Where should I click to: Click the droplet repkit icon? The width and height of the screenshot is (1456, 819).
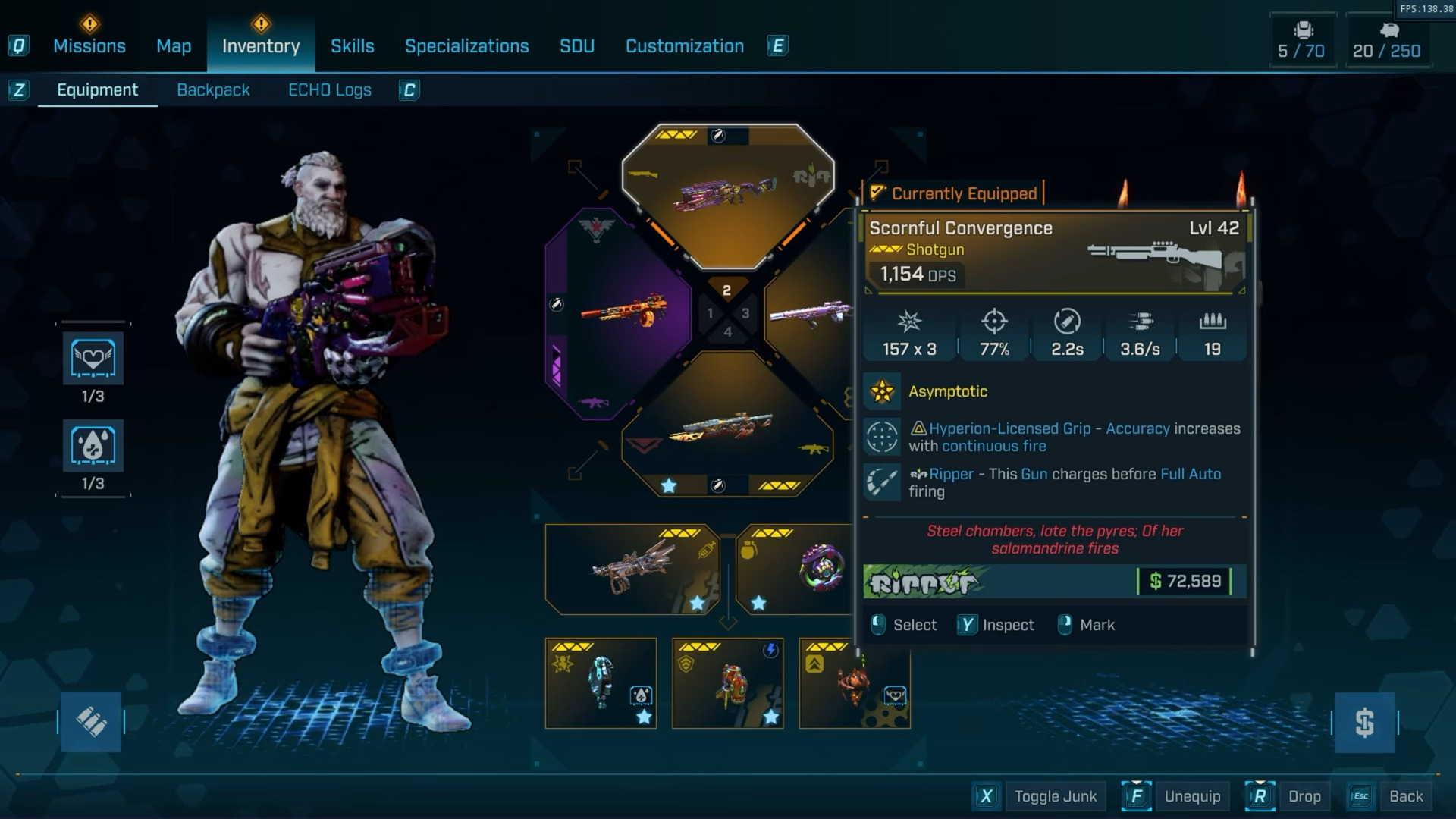pos(93,445)
